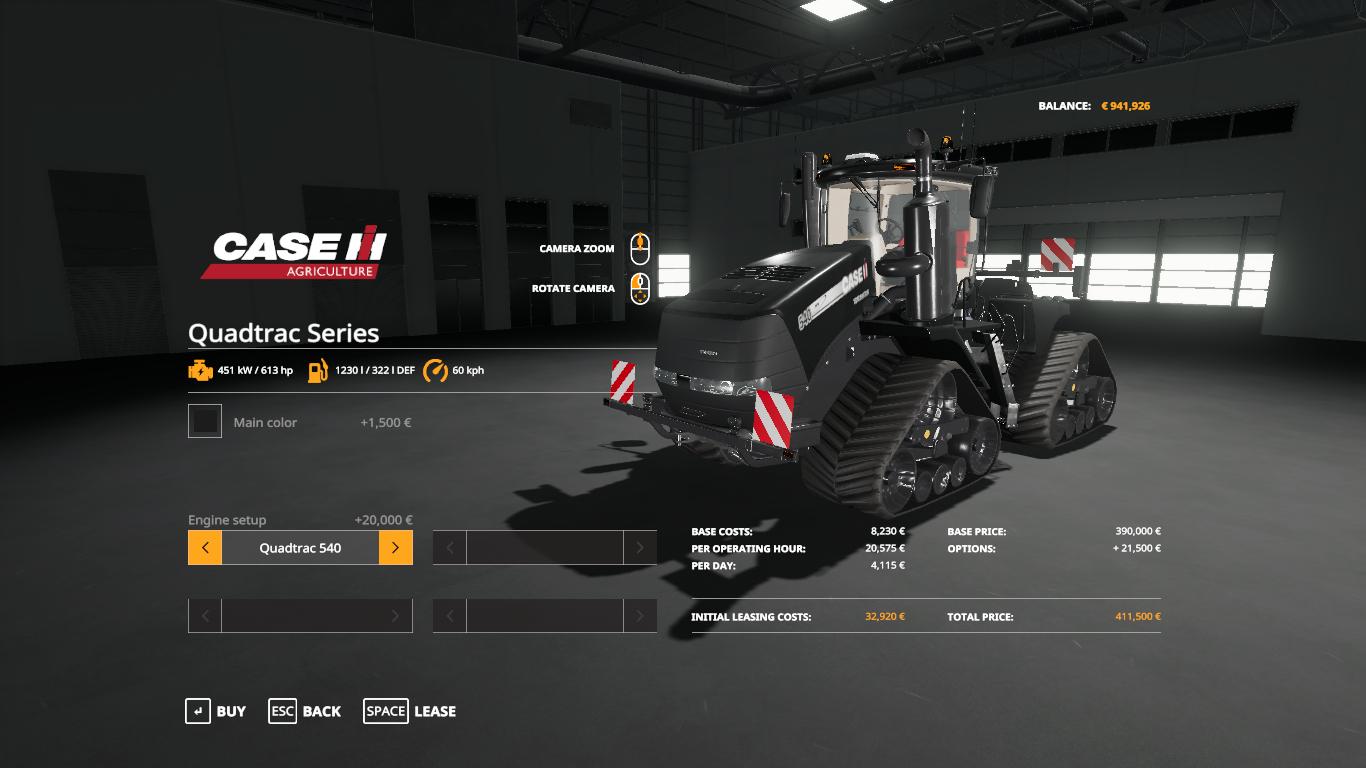Select previous engine setup option
The height and width of the screenshot is (768, 1366).
point(205,548)
